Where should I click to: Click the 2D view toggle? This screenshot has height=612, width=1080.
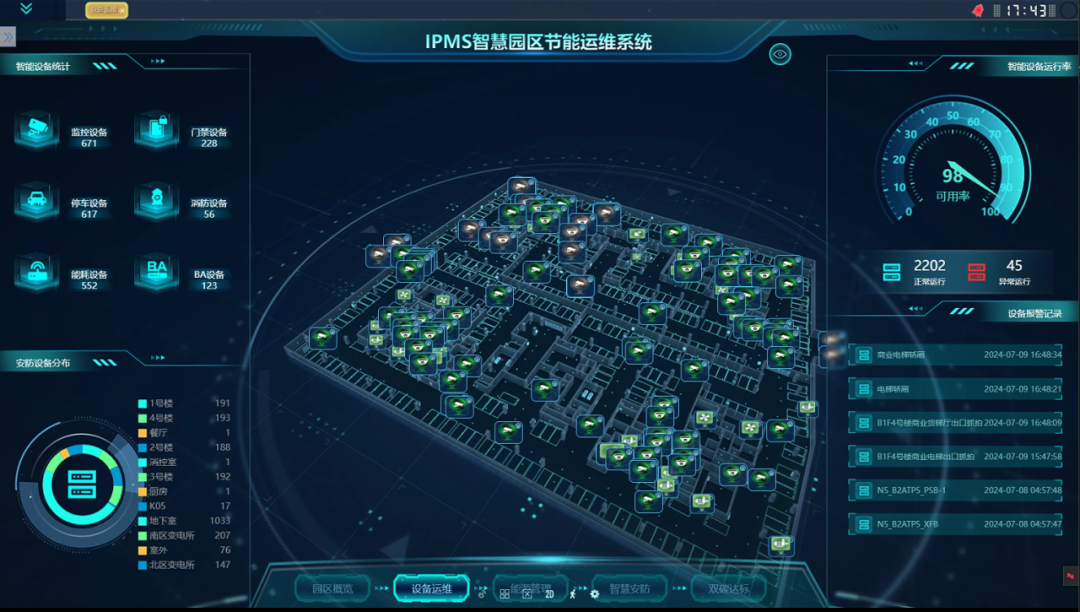click(x=550, y=594)
